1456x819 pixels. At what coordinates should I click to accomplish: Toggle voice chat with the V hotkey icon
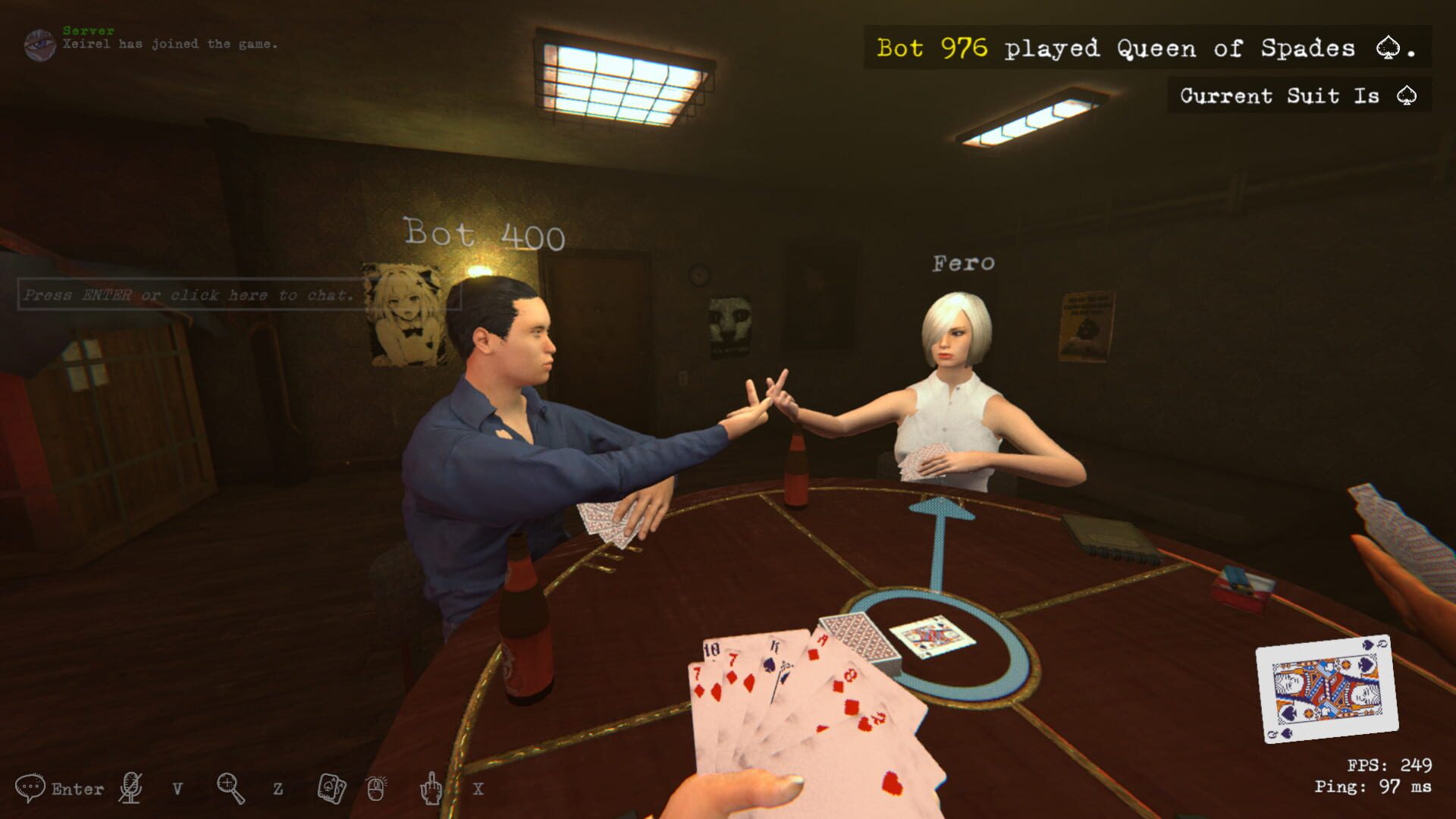tap(176, 789)
